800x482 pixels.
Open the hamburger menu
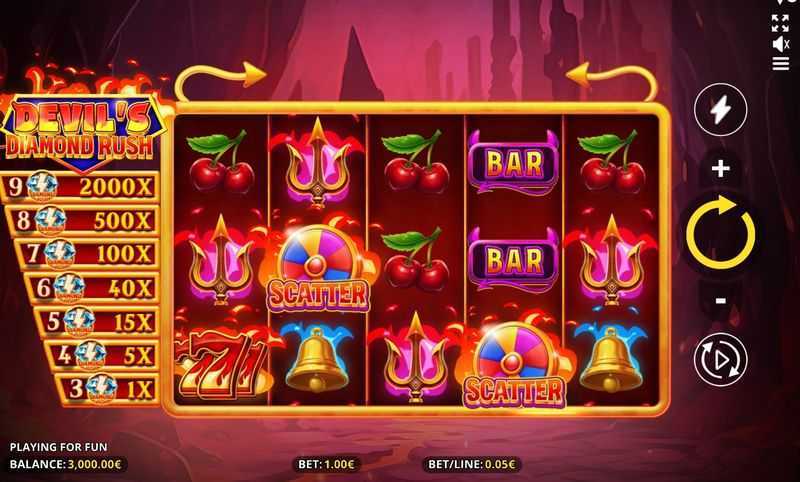tap(781, 64)
